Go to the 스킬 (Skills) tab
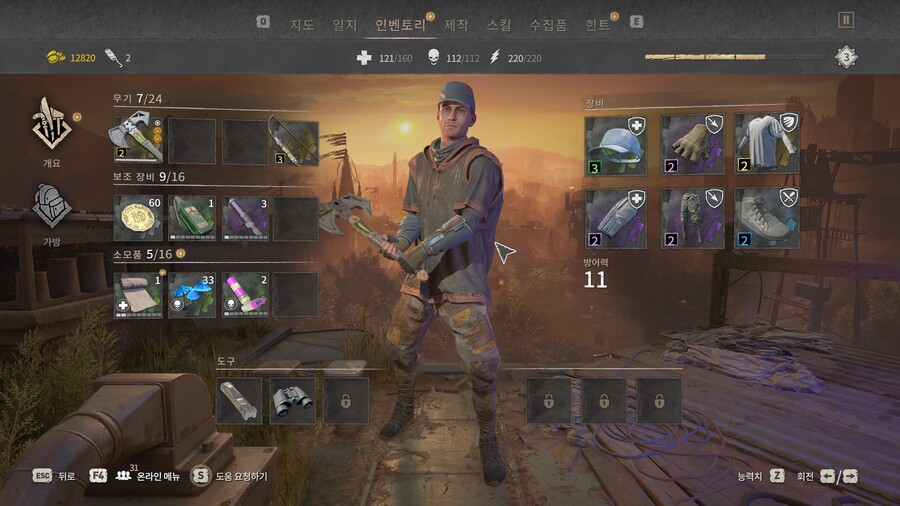Screen dimensions: 900x506 click(x=499, y=24)
